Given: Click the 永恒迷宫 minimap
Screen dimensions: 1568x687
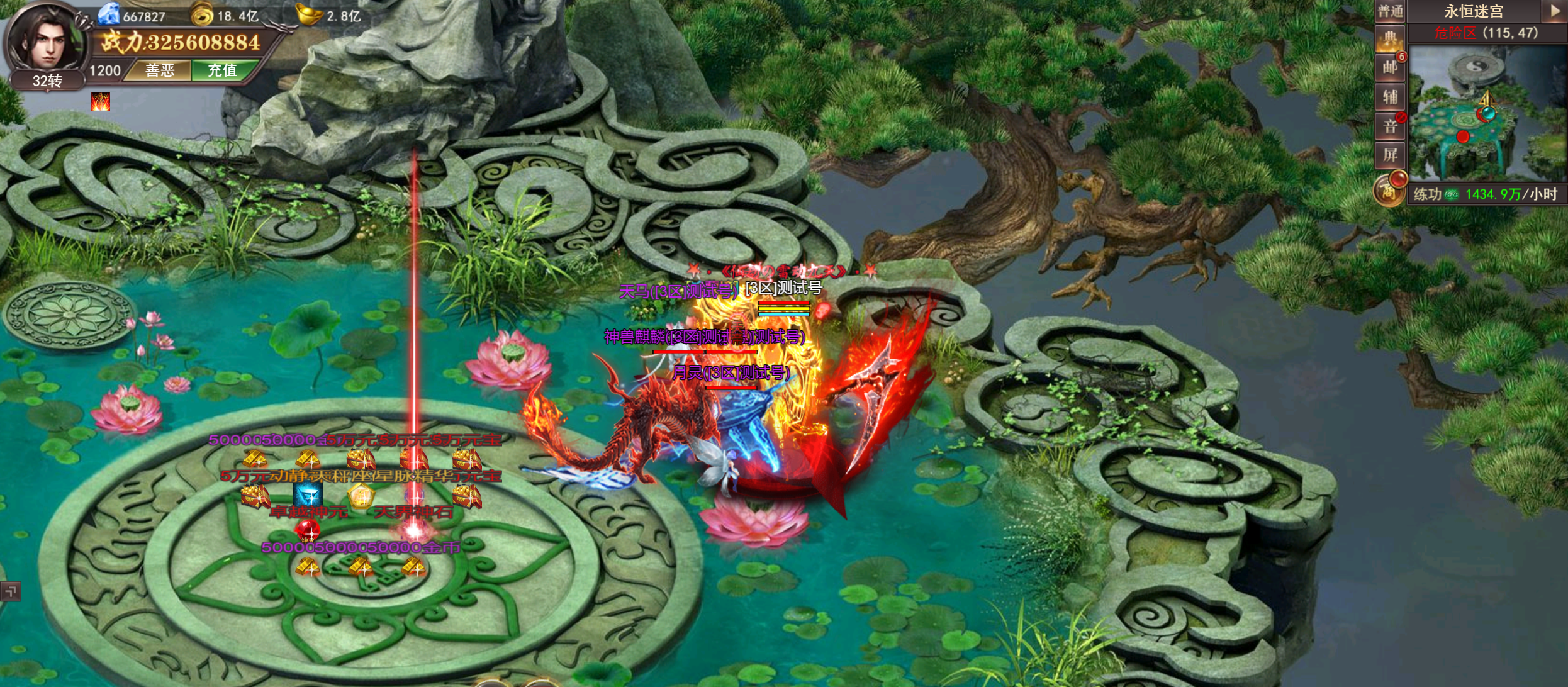Looking at the screenshot, I should (x=1486, y=113).
